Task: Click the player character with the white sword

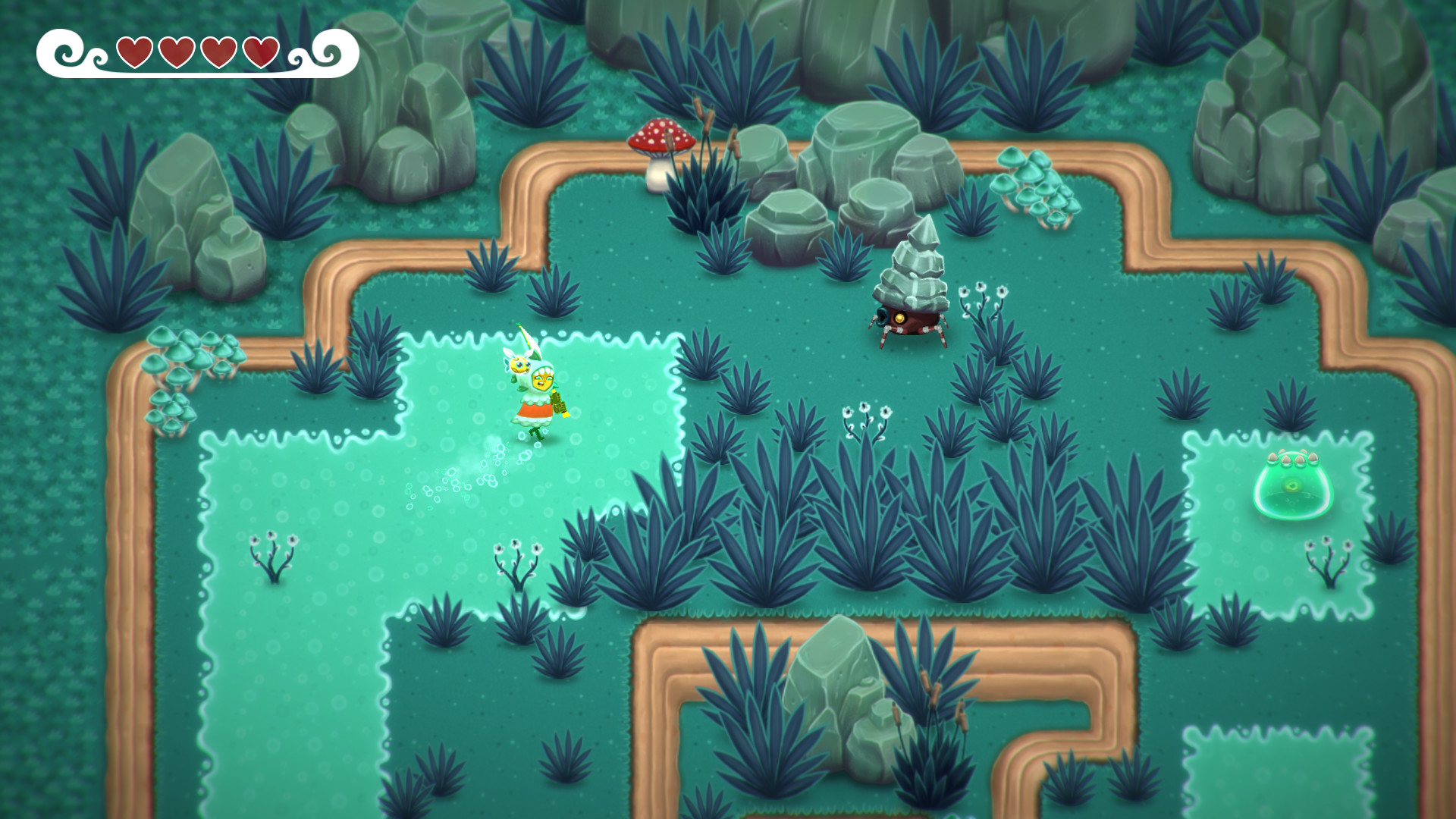Action: 543,387
